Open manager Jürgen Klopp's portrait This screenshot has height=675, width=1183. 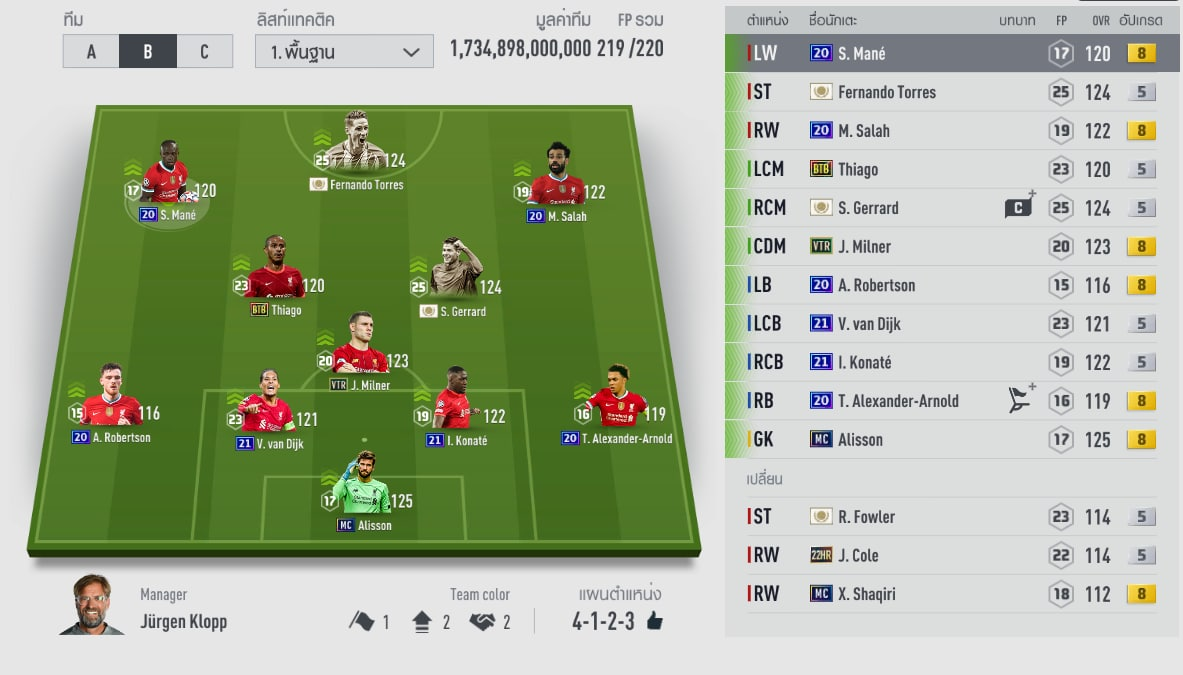pyautogui.click(x=92, y=606)
